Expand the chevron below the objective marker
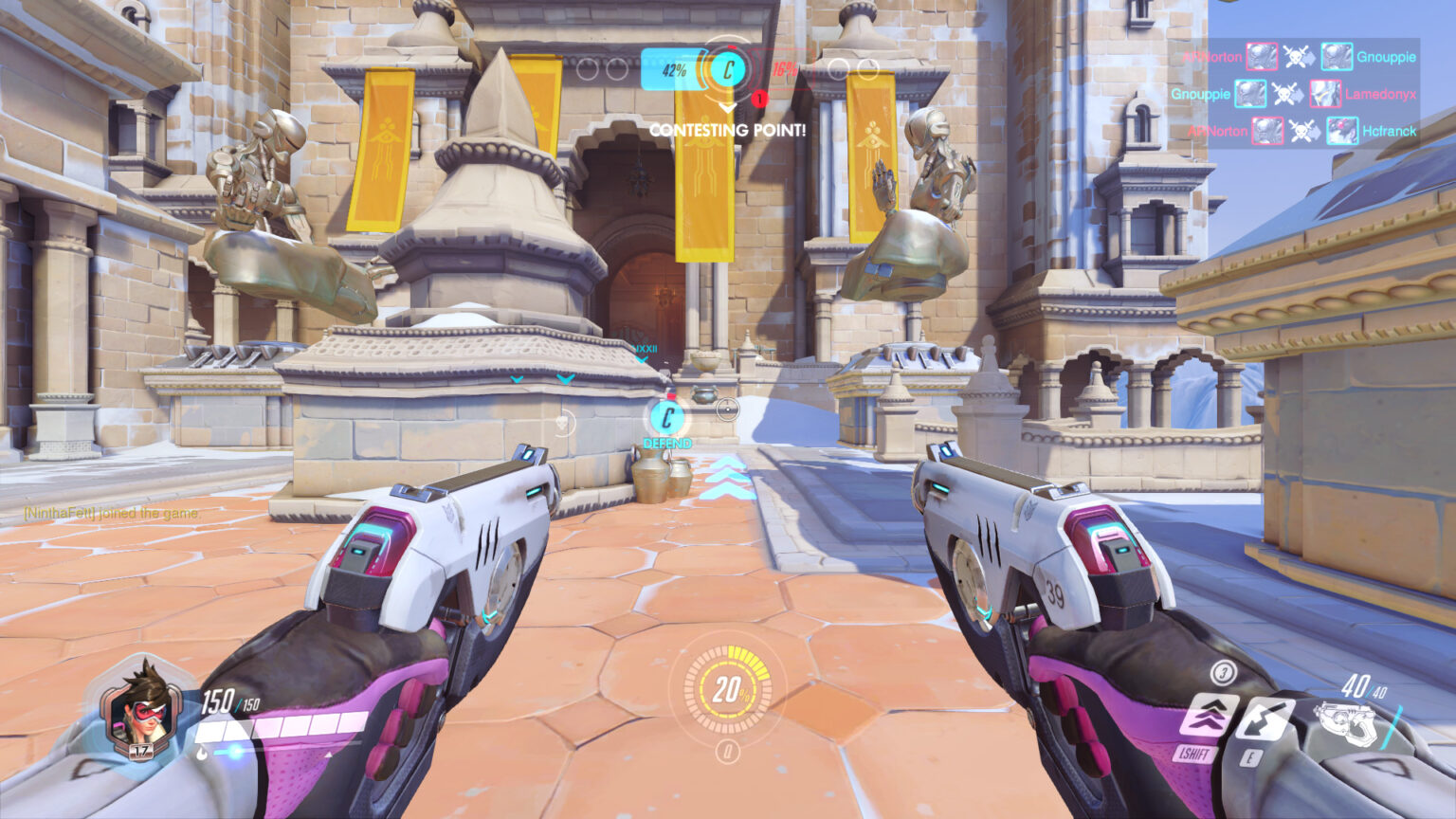This screenshot has width=1456, height=819. (728, 107)
